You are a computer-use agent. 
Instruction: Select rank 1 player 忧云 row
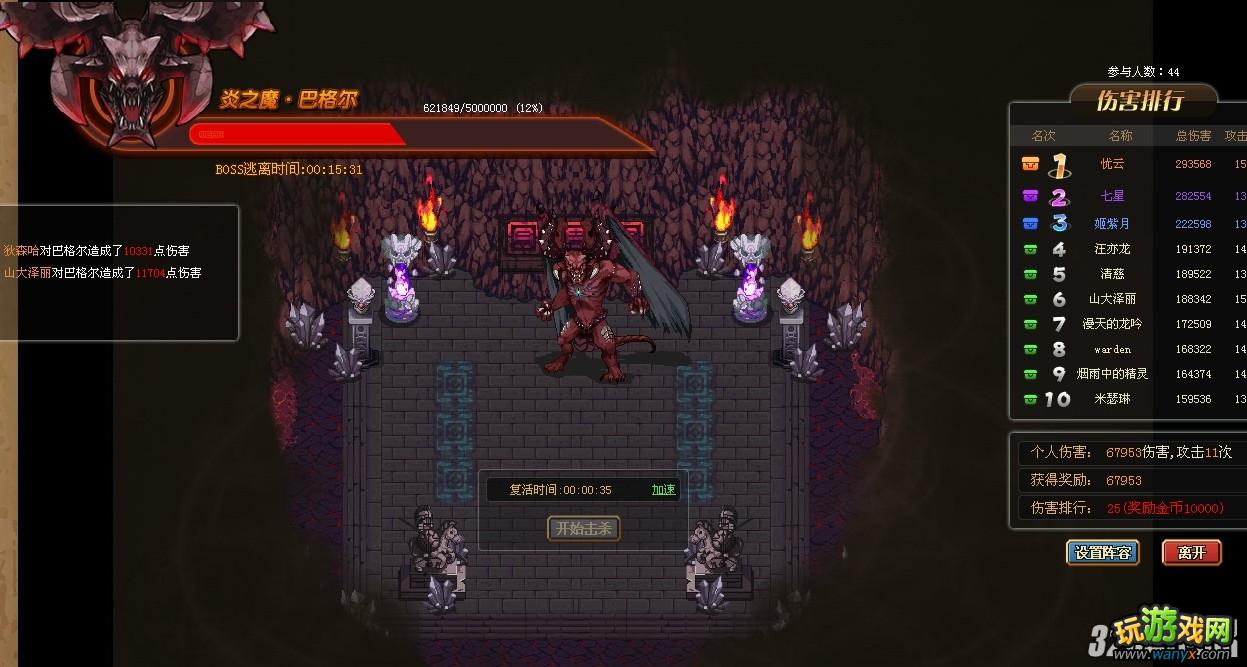click(1113, 164)
